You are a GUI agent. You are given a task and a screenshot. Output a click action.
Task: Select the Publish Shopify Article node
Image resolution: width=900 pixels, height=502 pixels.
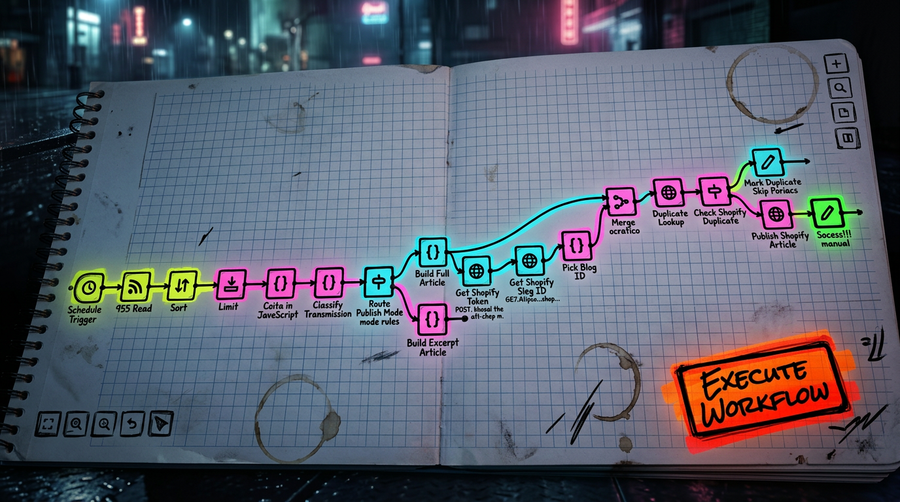coord(778,213)
